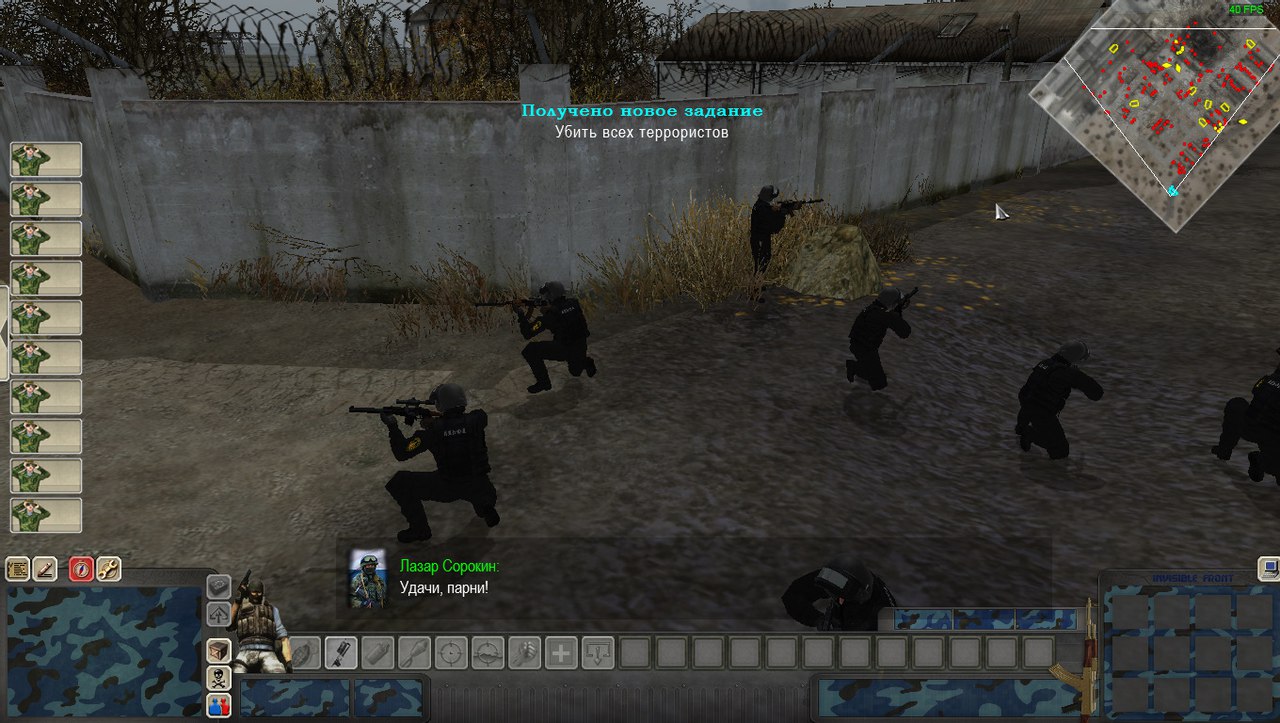
Task: Click the plus cross heal button
Action: pyautogui.click(x=561, y=653)
